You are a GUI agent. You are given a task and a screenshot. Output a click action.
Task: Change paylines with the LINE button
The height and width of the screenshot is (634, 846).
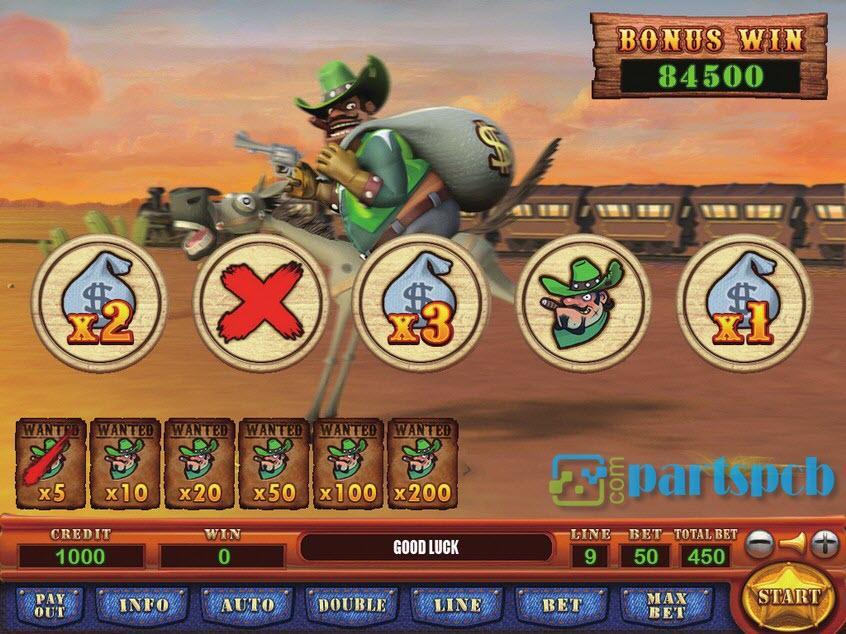pyautogui.click(x=458, y=605)
